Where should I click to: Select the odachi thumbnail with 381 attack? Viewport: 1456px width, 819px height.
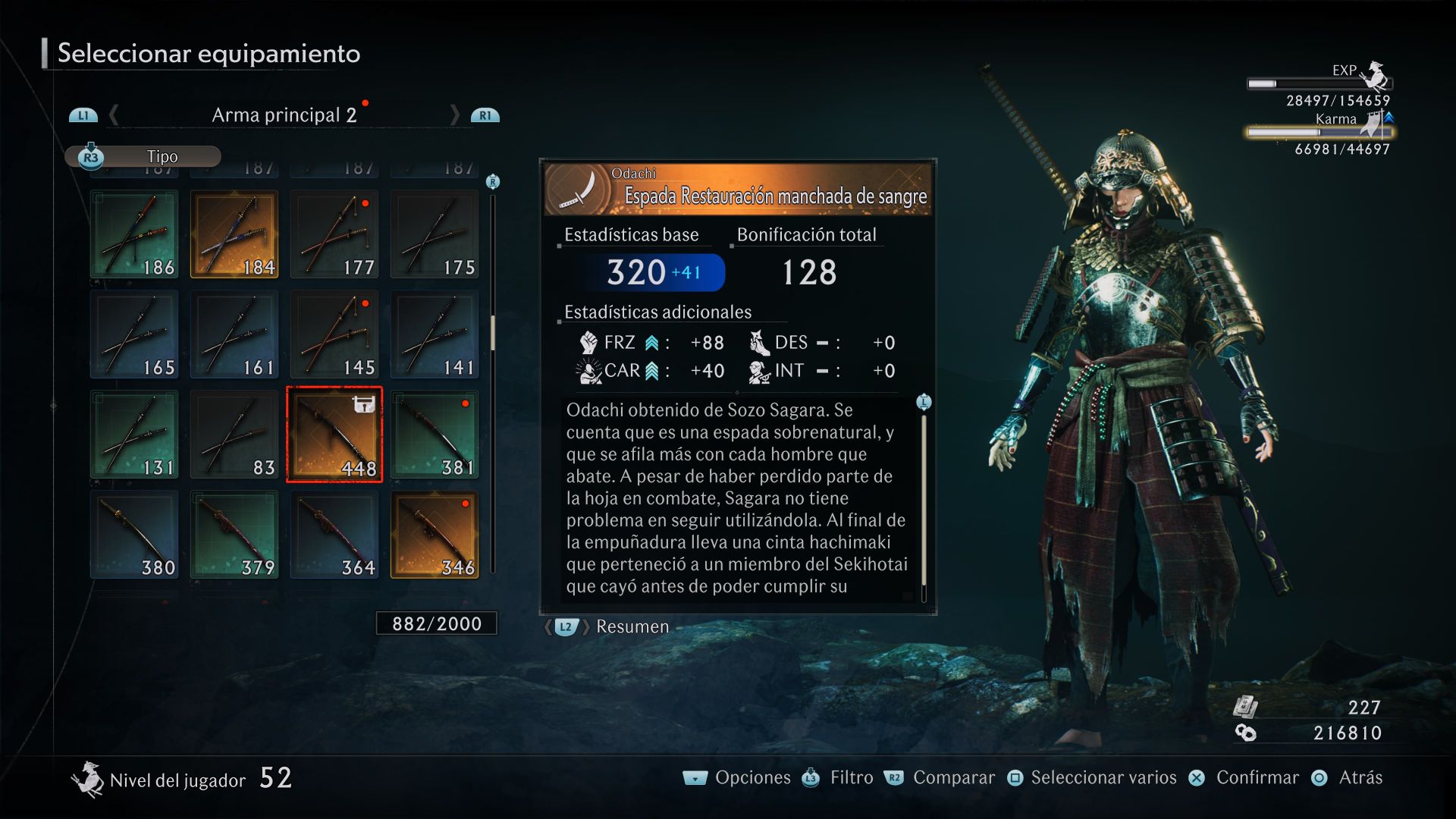point(434,434)
